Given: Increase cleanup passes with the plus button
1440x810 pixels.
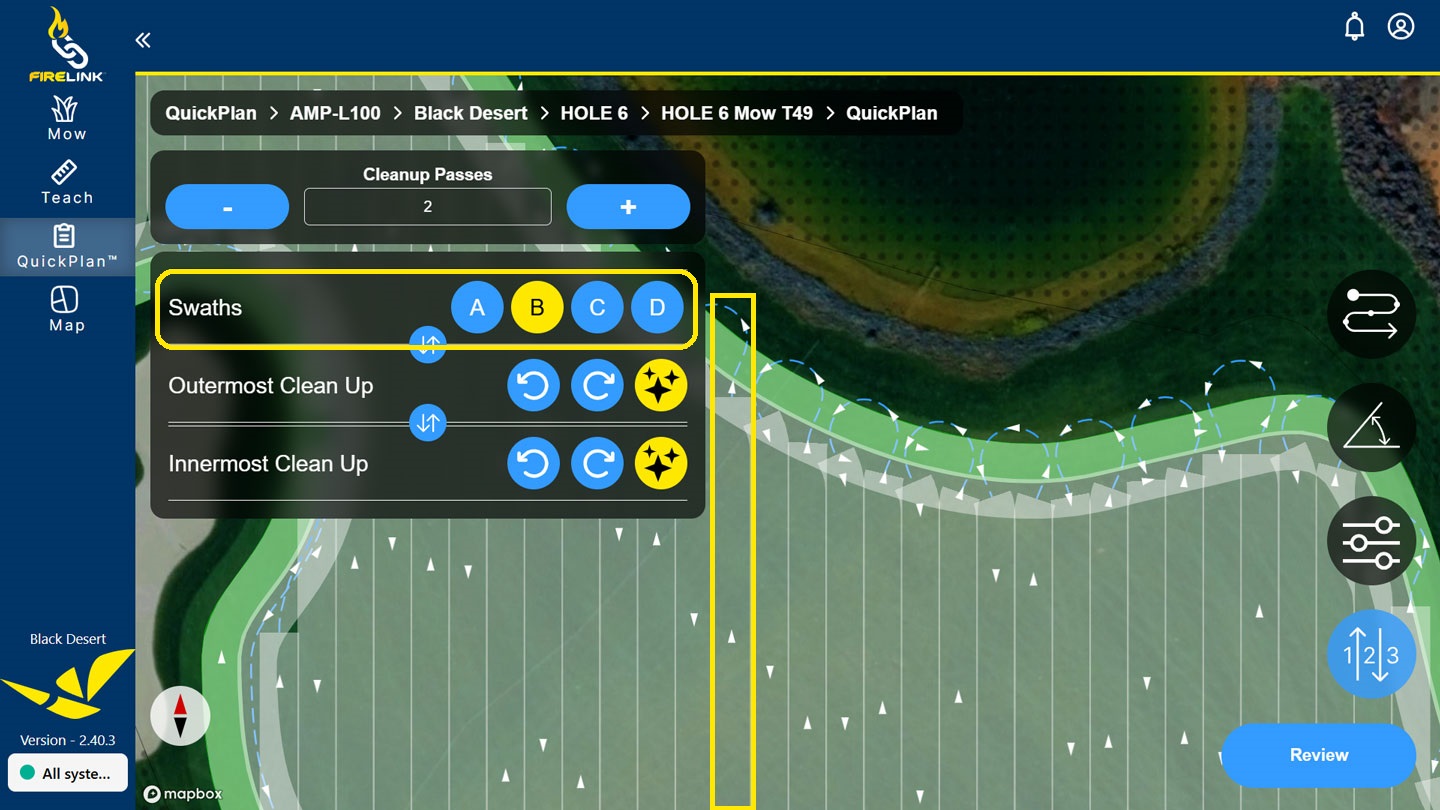Looking at the screenshot, I should 628,207.
